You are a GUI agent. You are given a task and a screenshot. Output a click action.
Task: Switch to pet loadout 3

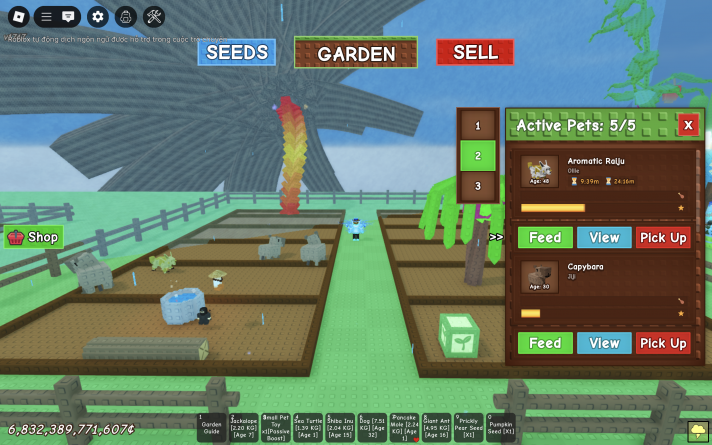point(478,186)
